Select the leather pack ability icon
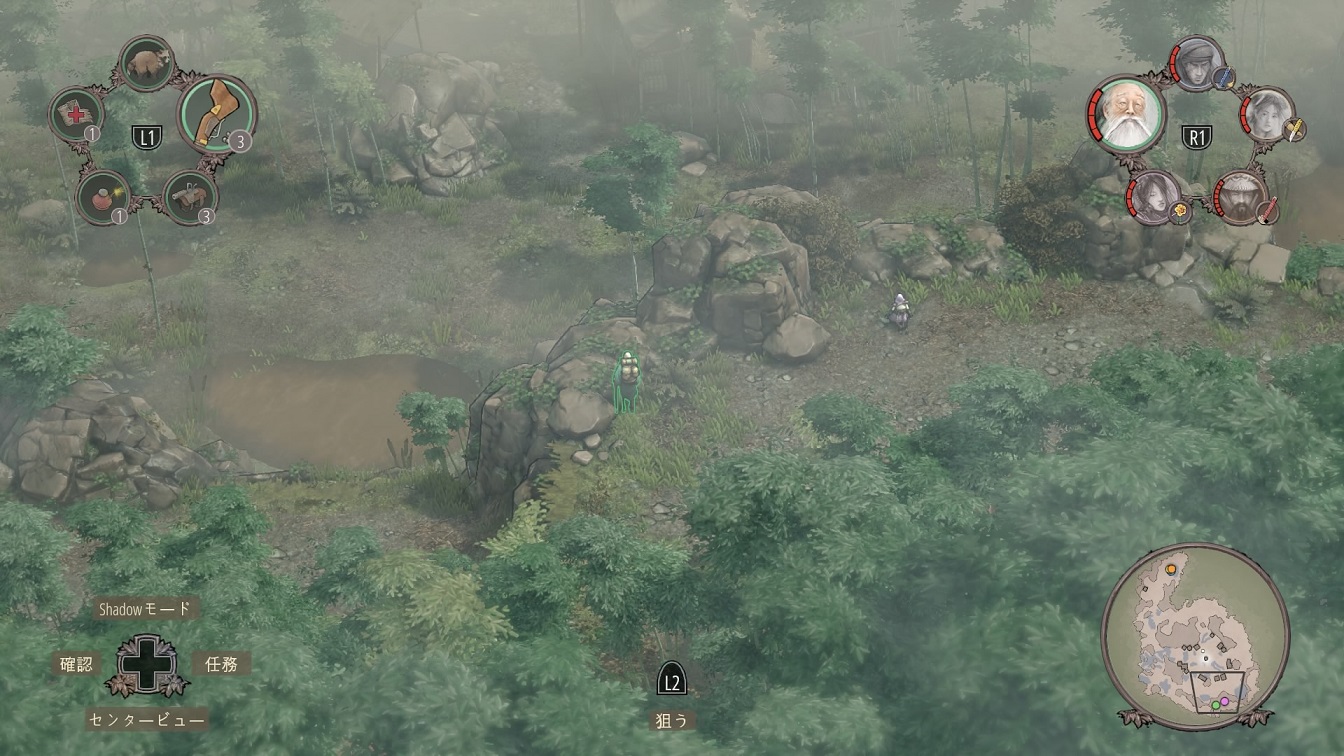This screenshot has width=1344, height=756. (189, 196)
